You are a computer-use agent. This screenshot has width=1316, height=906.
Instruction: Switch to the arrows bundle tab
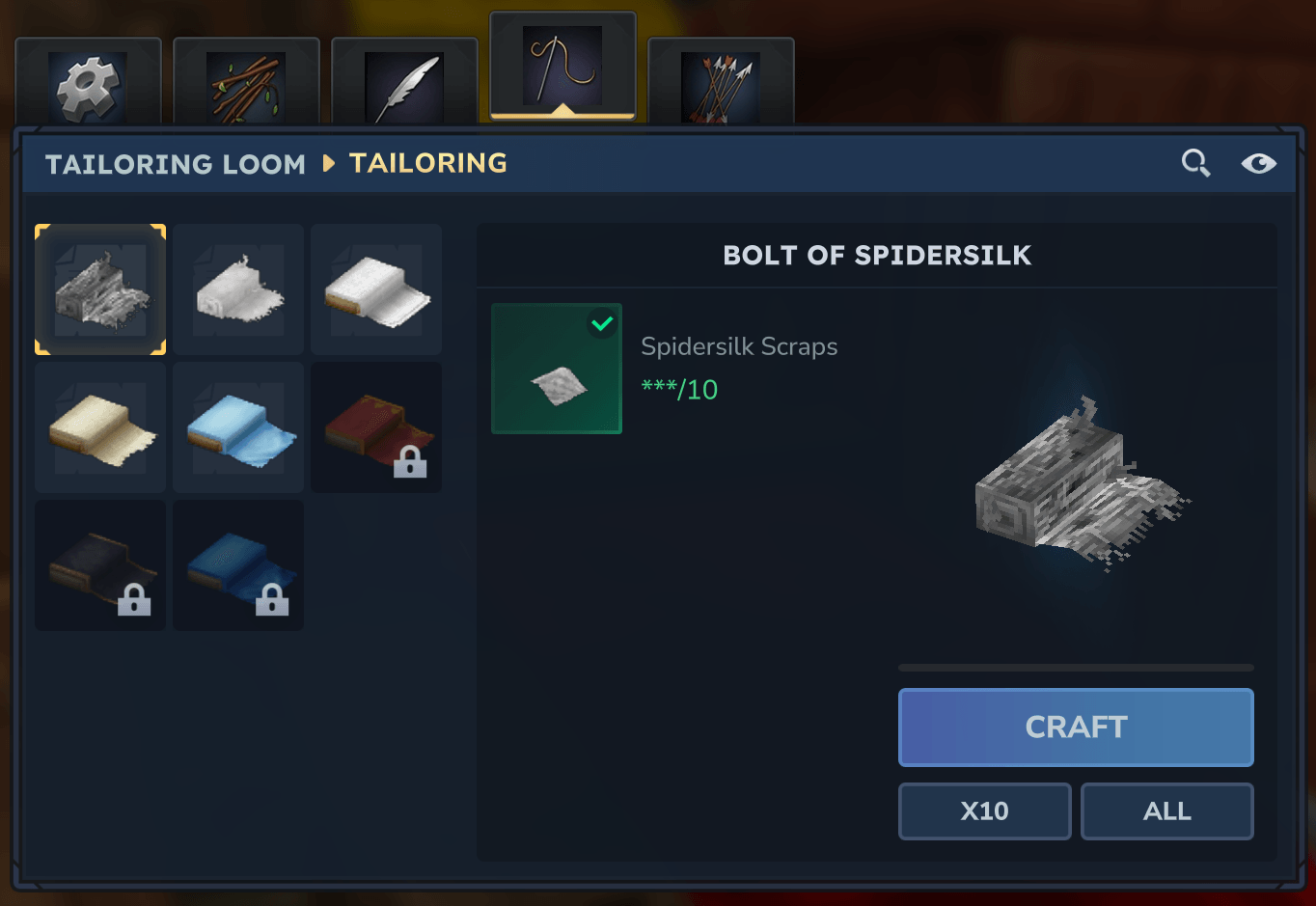click(x=721, y=85)
